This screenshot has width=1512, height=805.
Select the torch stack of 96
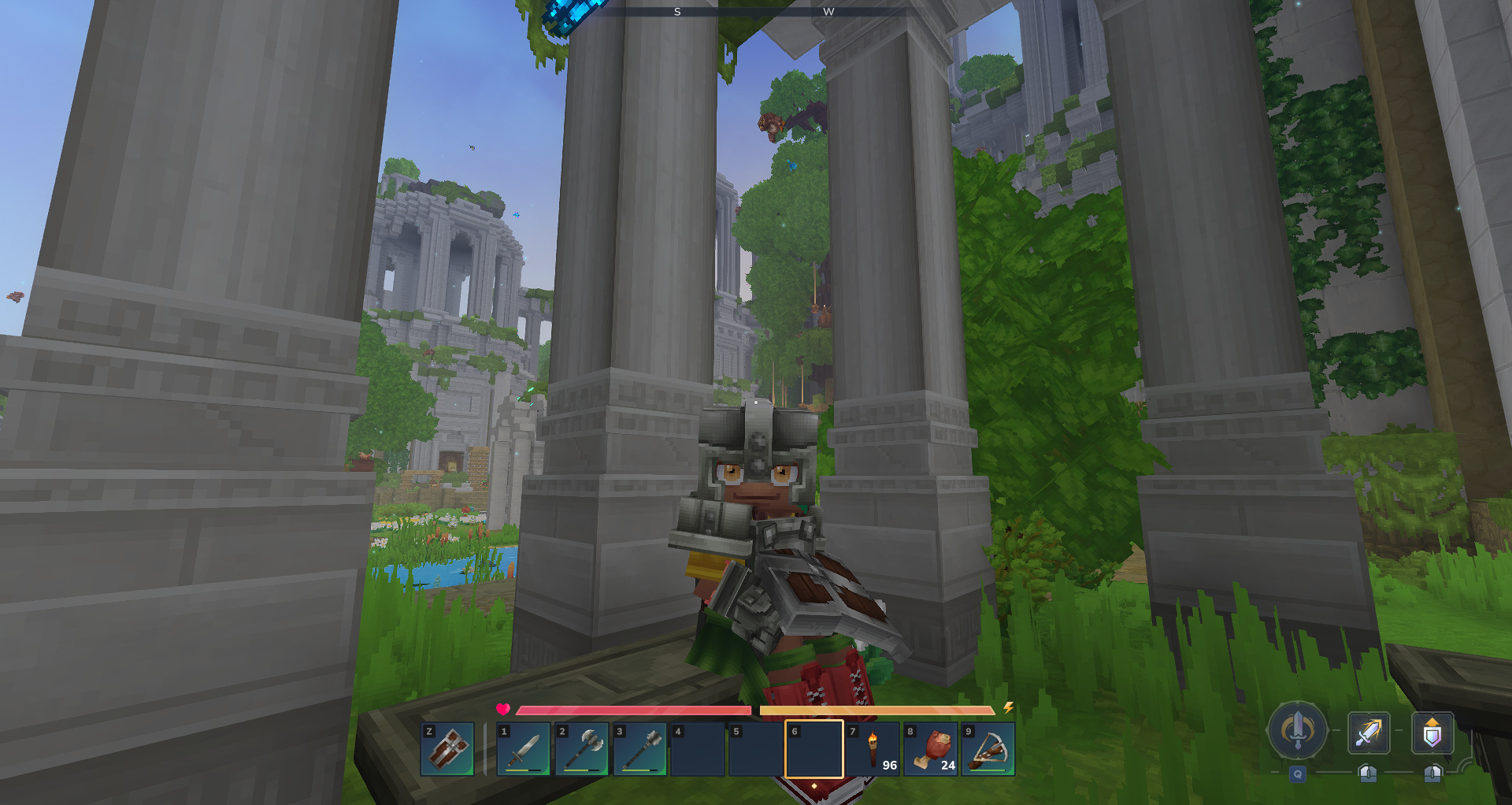click(873, 749)
